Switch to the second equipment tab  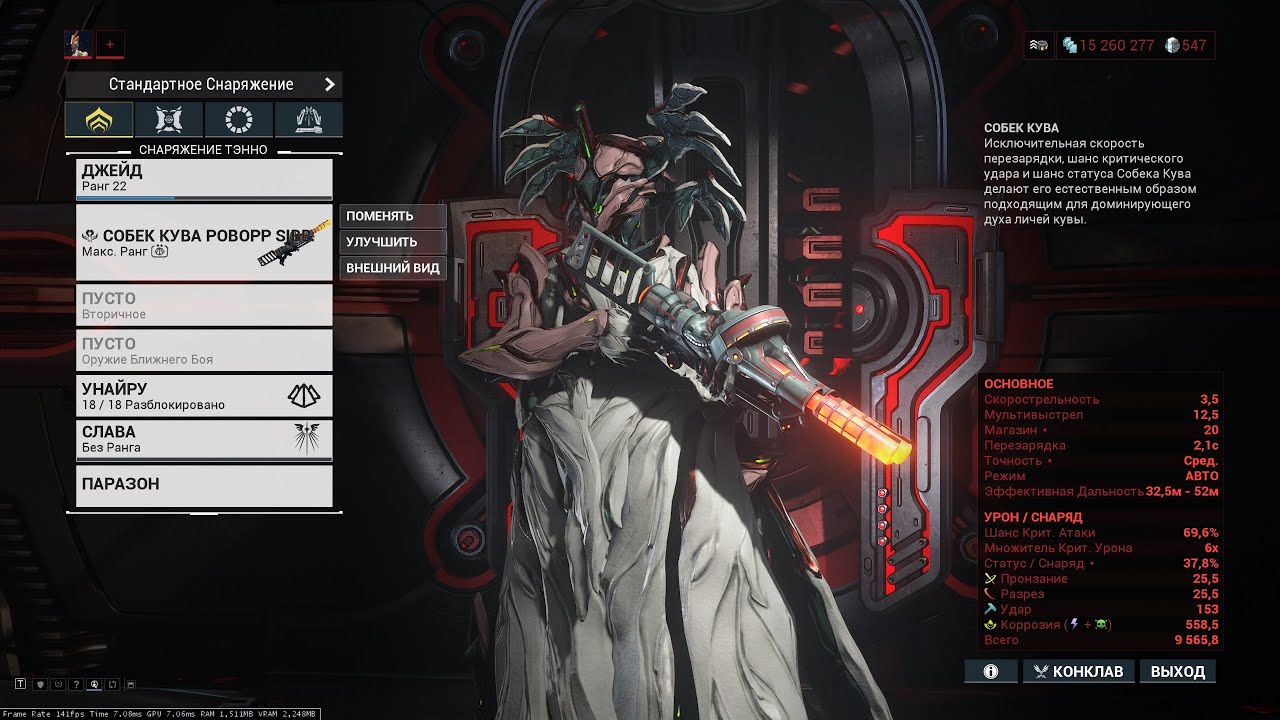point(169,120)
